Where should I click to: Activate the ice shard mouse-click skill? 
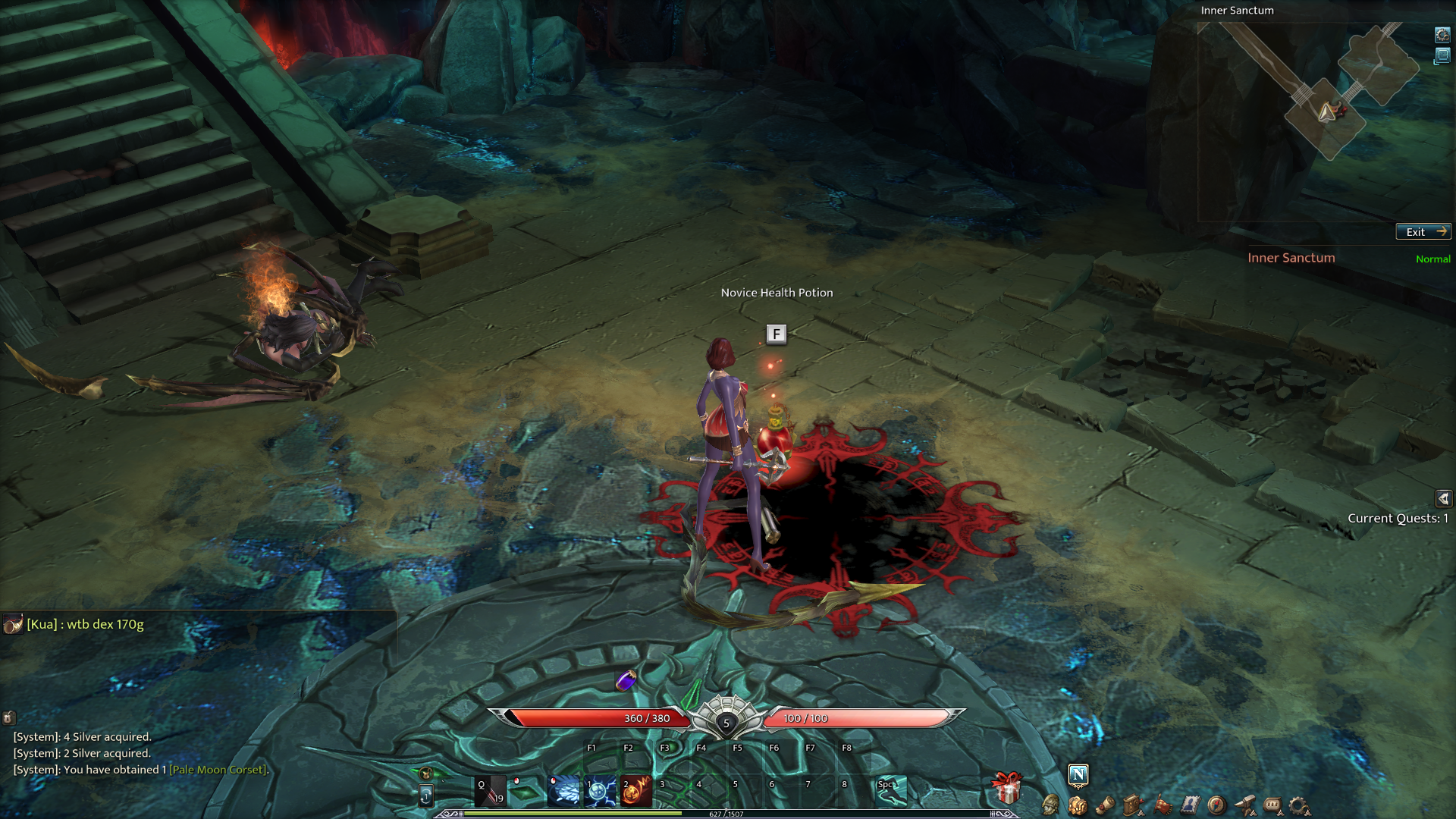point(563,791)
